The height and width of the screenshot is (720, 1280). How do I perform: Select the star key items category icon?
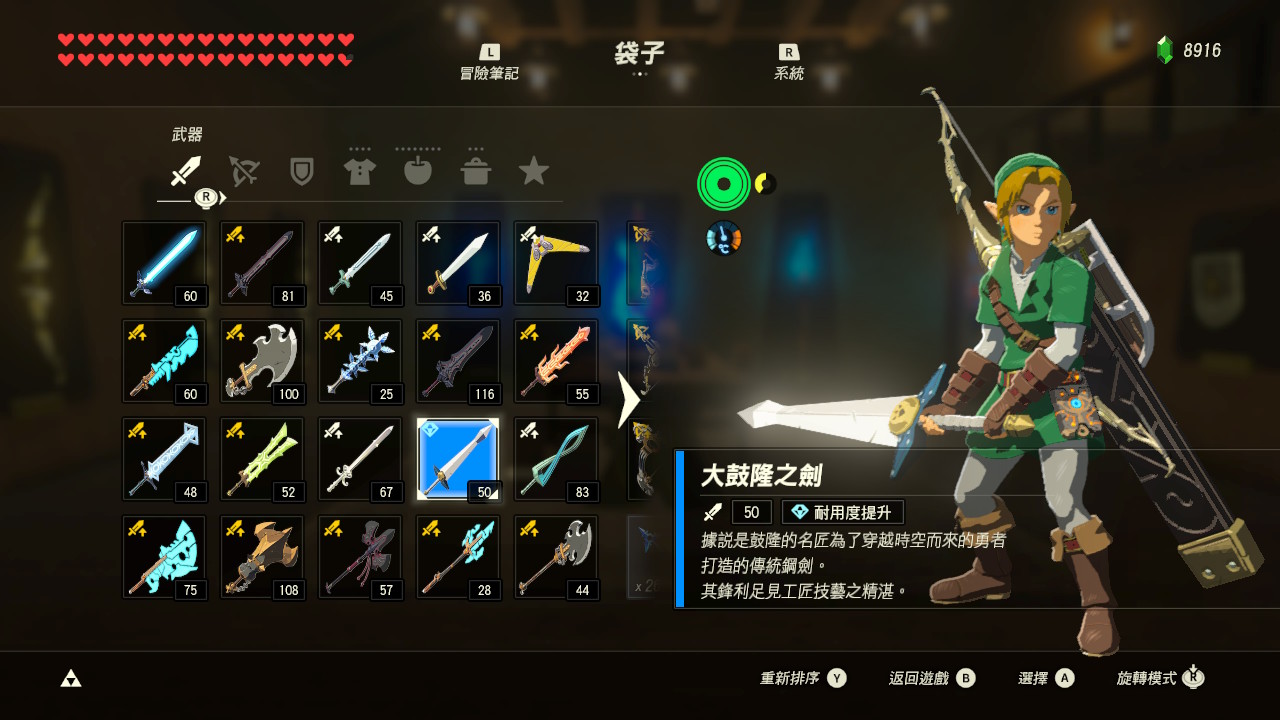(x=534, y=170)
